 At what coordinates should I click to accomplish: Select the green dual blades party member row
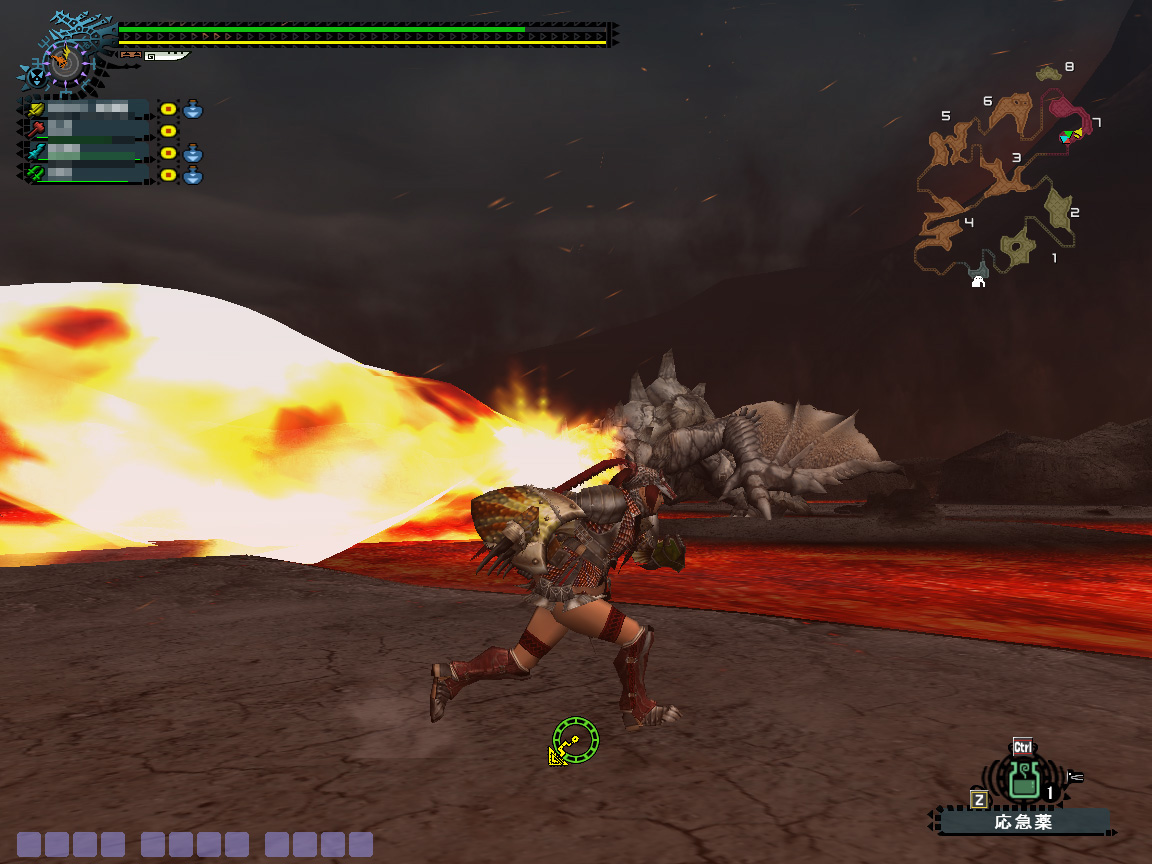(88, 174)
